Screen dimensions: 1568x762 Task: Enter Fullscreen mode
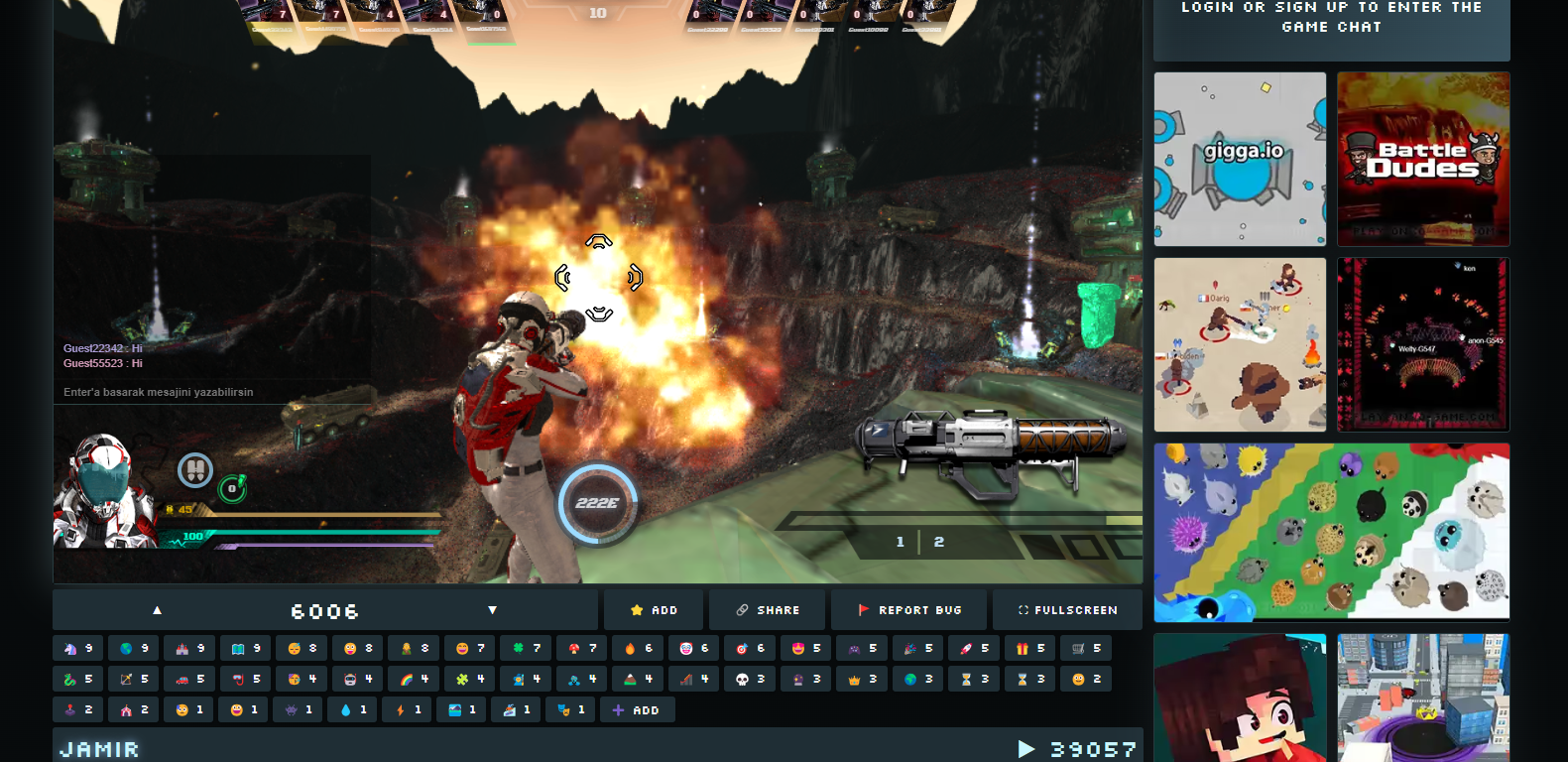point(1067,610)
